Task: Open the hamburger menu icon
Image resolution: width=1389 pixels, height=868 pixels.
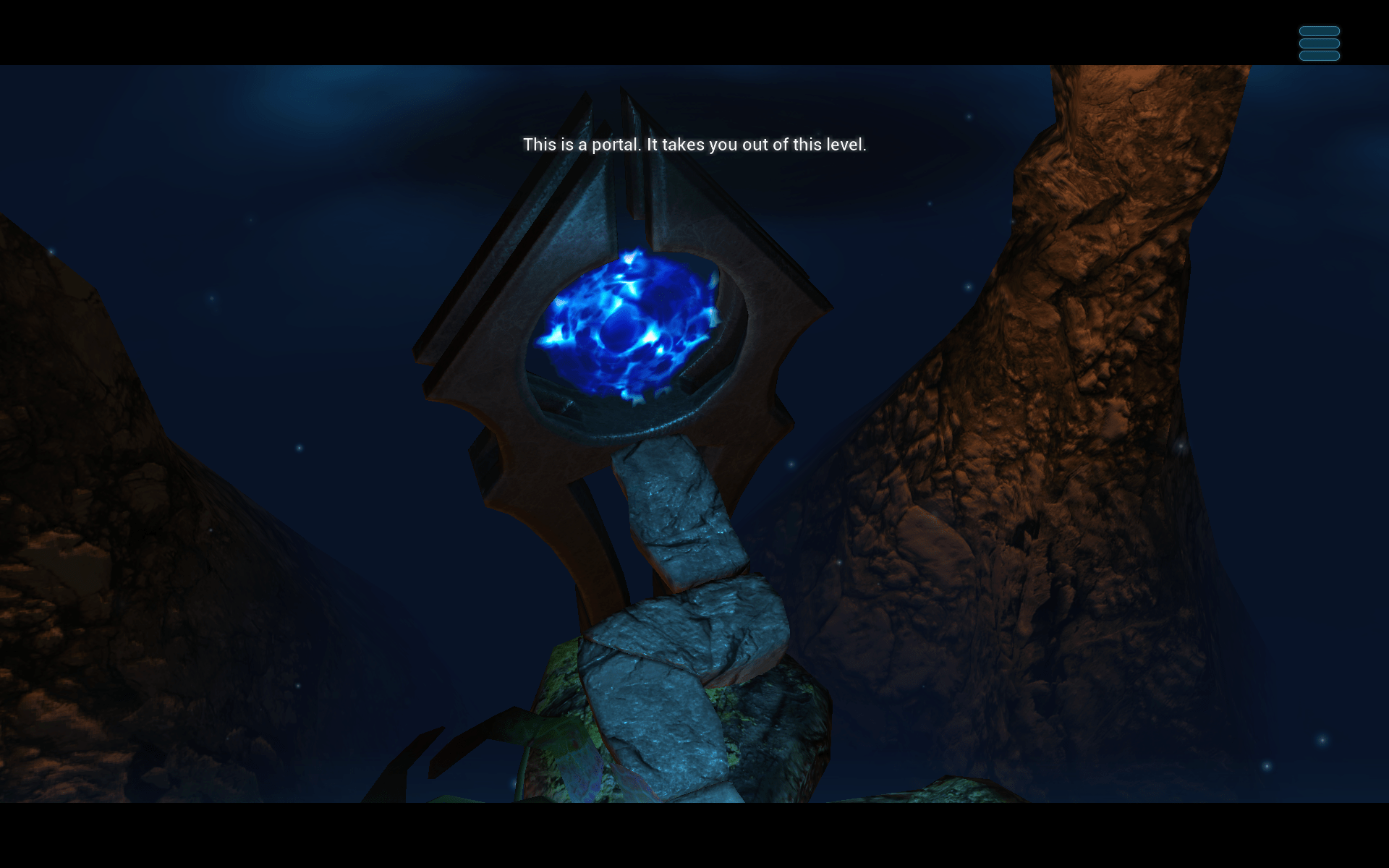Action: (1319, 43)
